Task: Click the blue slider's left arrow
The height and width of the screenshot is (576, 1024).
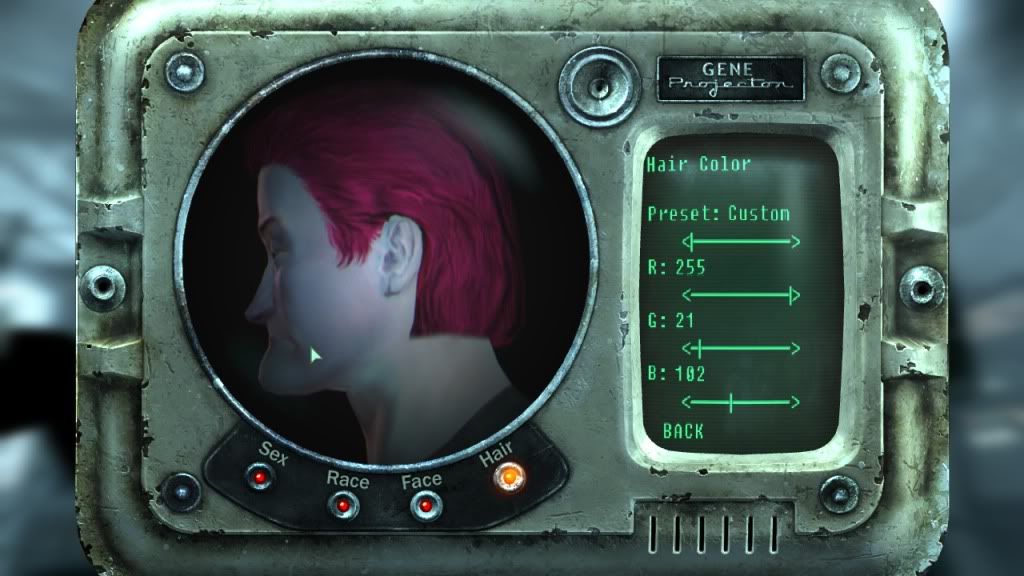Action: (686, 403)
